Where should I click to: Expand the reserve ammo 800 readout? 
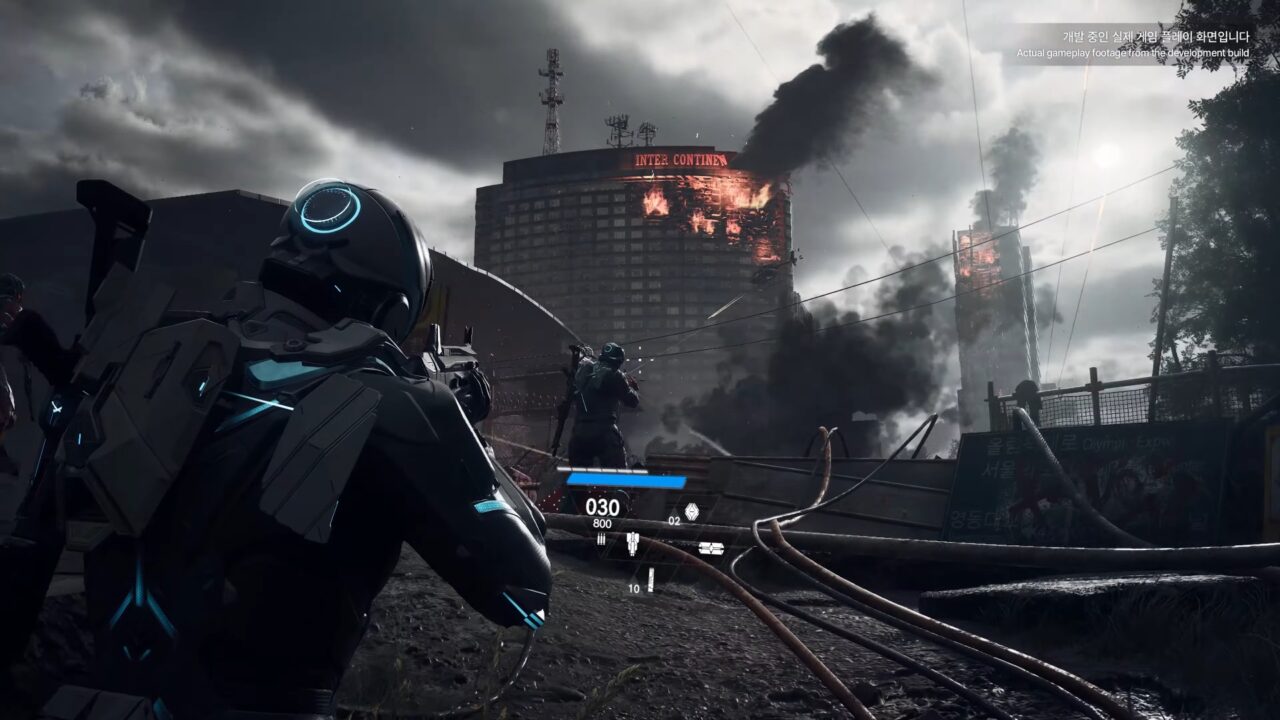point(601,523)
